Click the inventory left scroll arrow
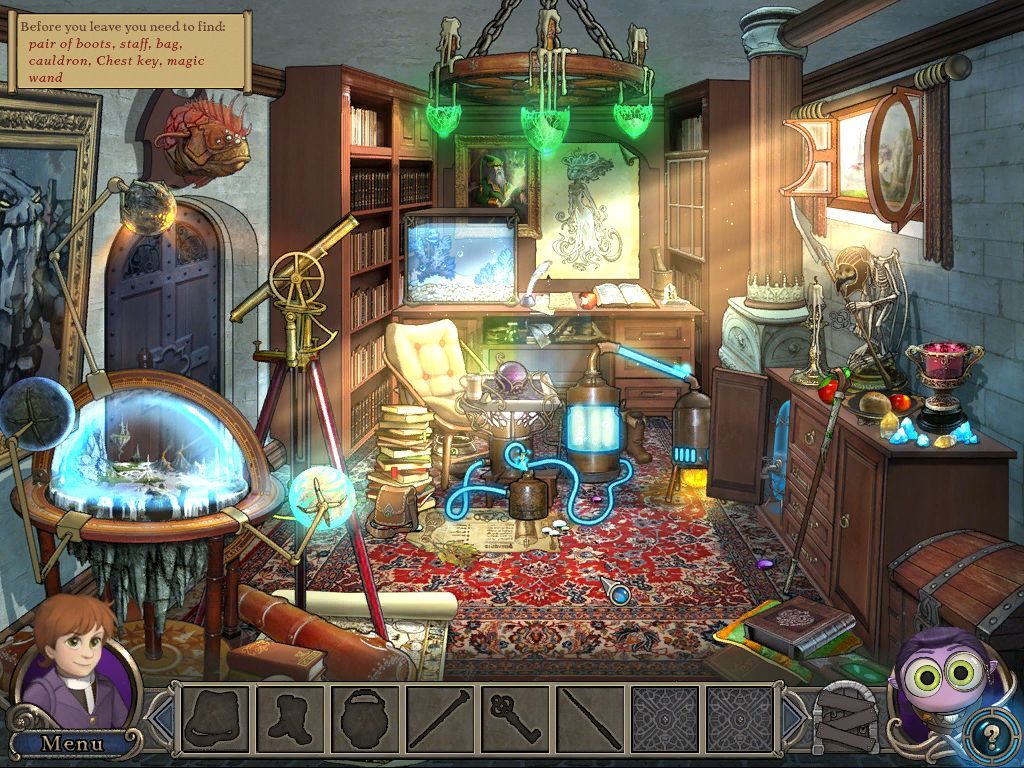Screen dimensions: 1024x768 pyautogui.click(x=160, y=718)
